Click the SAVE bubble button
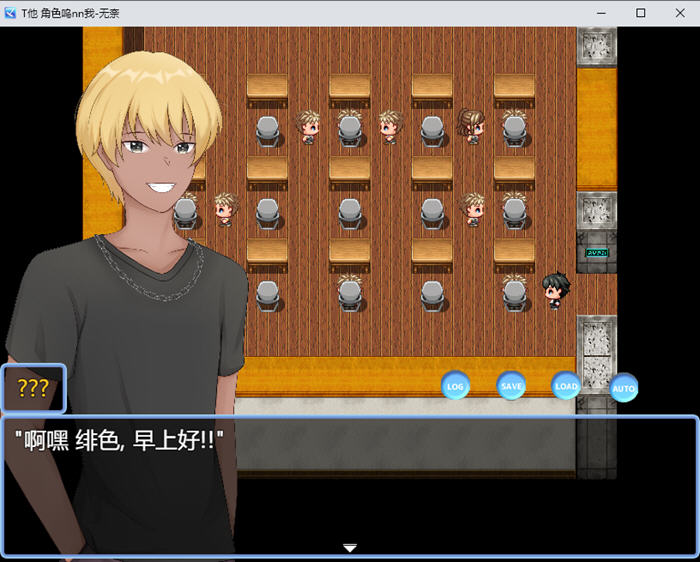The image size is (700, 562). click(511, 385)
